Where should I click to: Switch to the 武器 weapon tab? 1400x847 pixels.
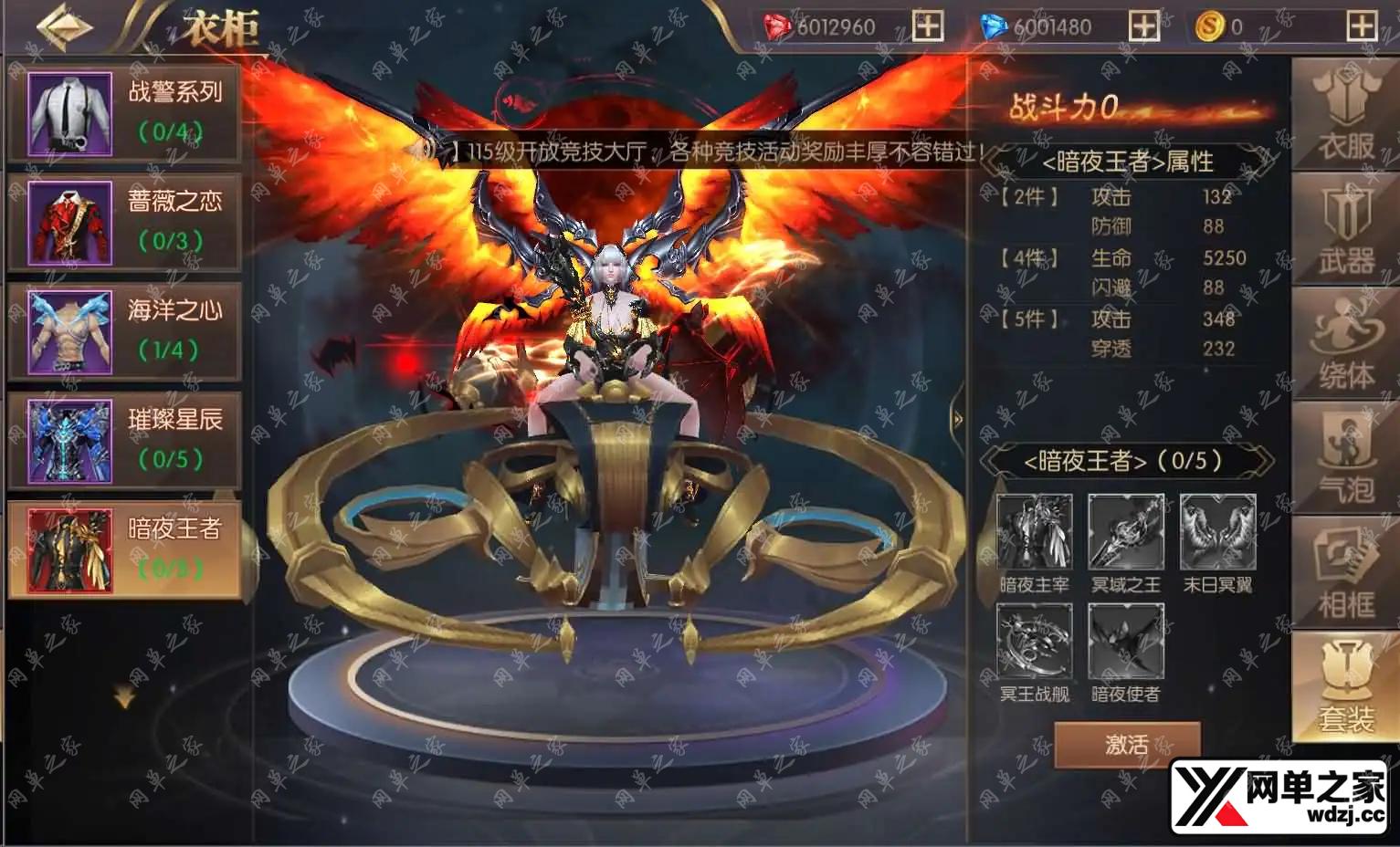coord(1345,230)
